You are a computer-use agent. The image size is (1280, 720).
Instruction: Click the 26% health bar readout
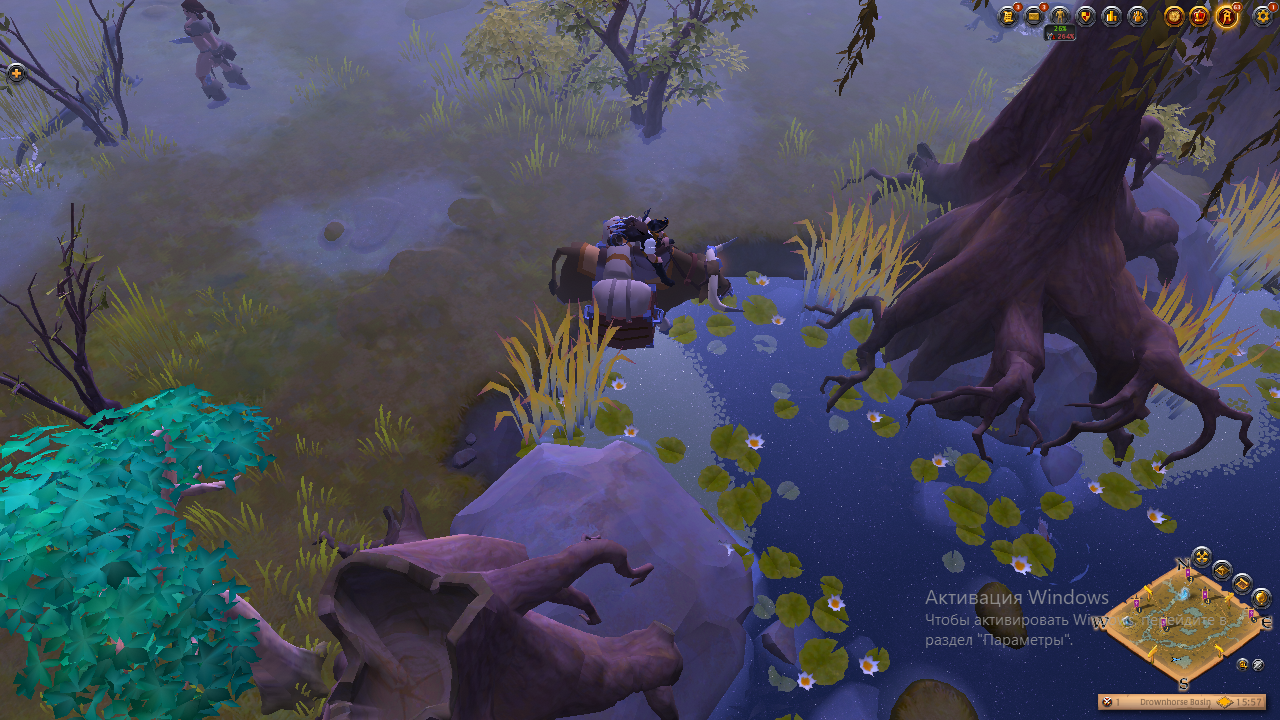[1060, 29]
